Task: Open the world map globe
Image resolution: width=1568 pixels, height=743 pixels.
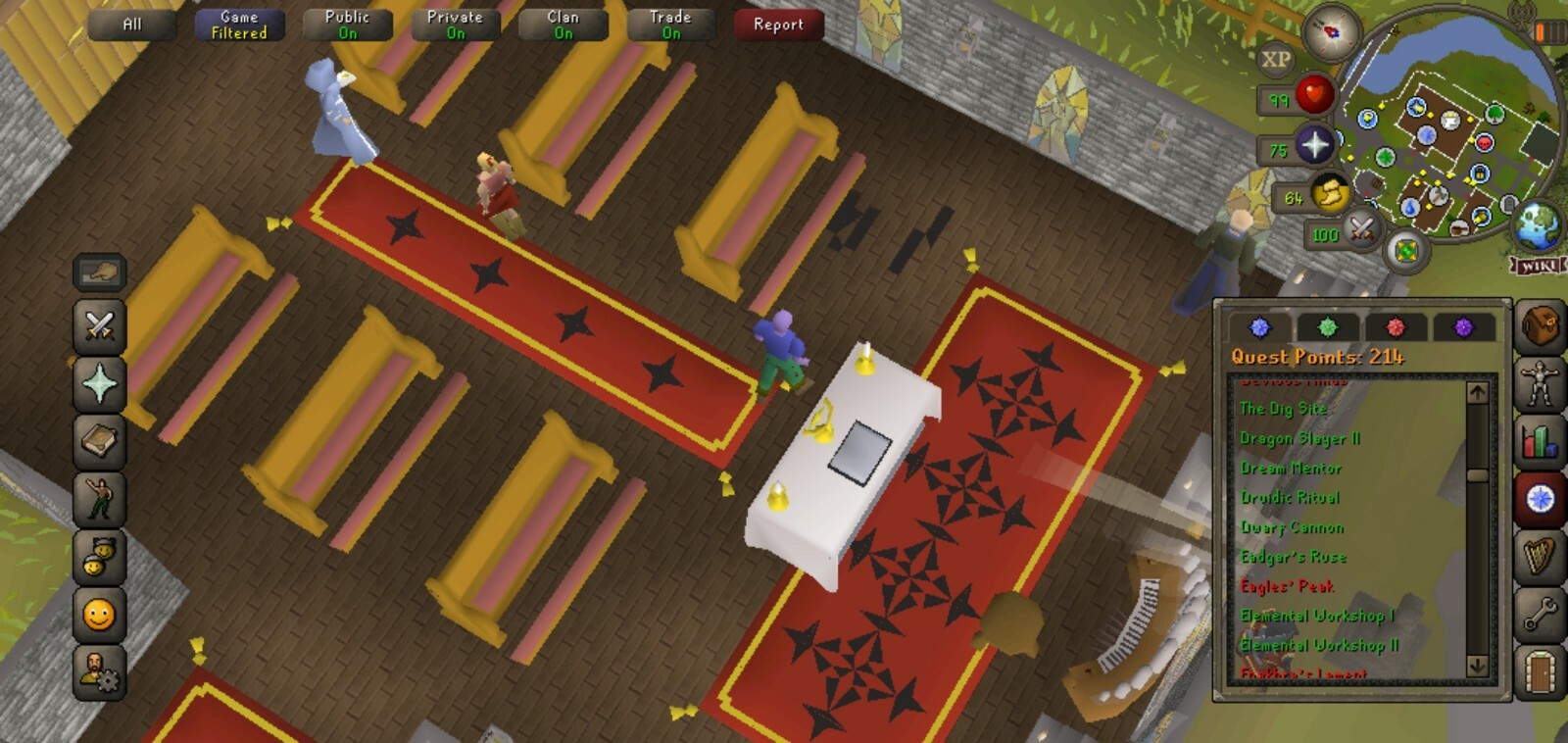Action: pos(1538,225)
